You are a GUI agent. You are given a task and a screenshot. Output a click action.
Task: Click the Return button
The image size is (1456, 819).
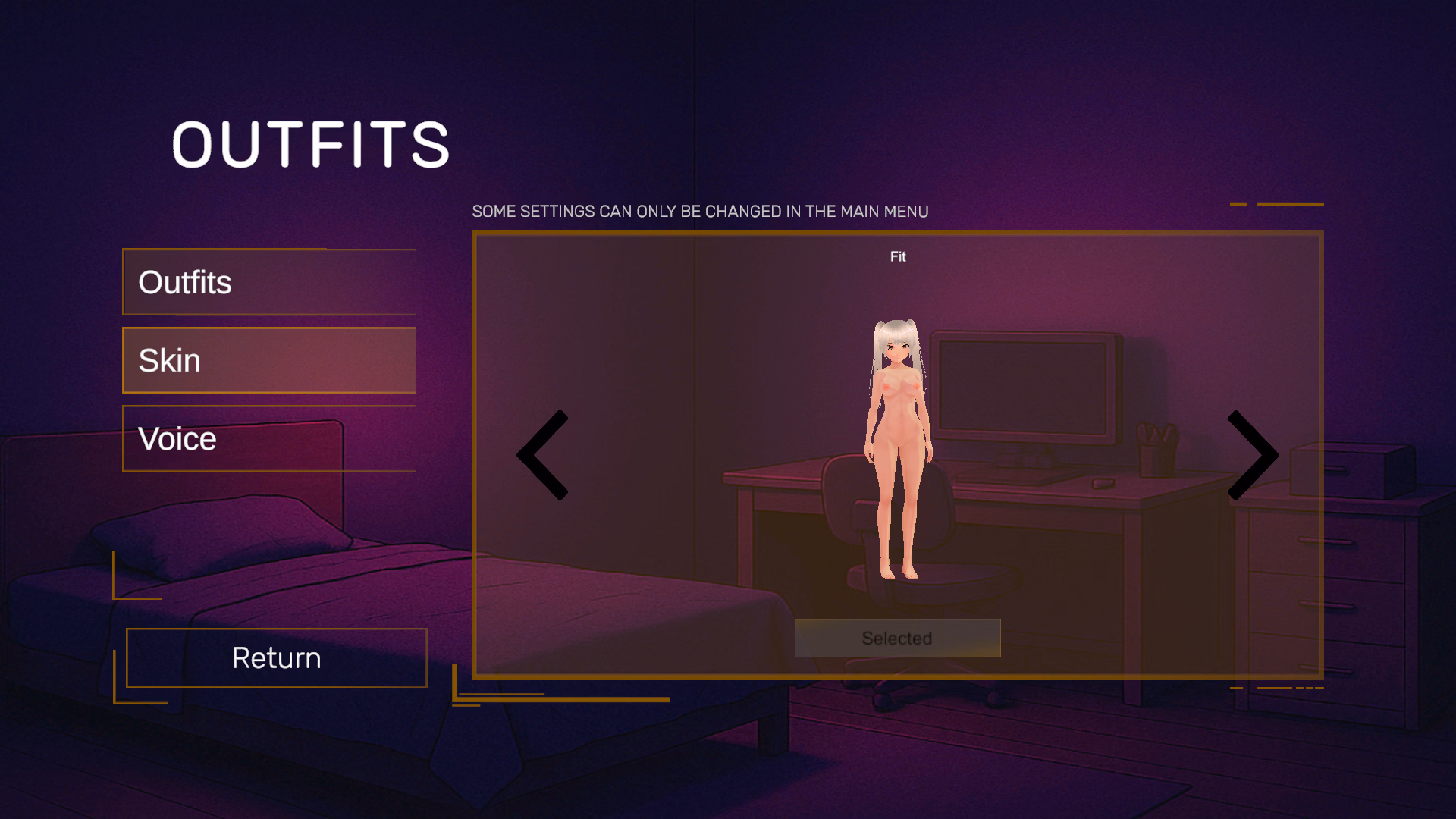coord(277,657)
